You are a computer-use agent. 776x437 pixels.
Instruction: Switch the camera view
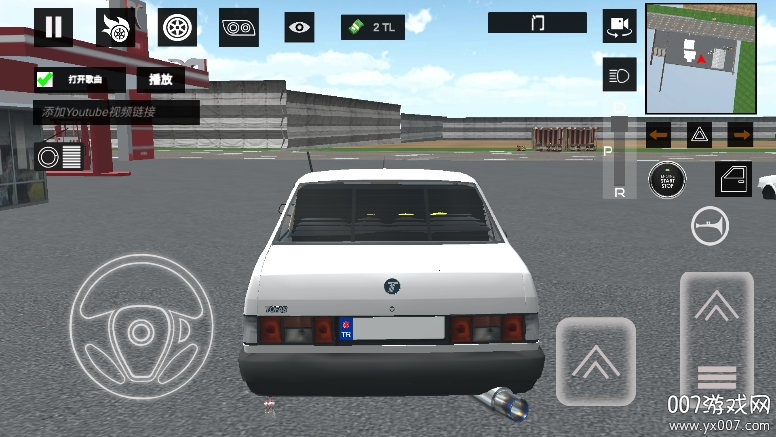click(619, 26)
